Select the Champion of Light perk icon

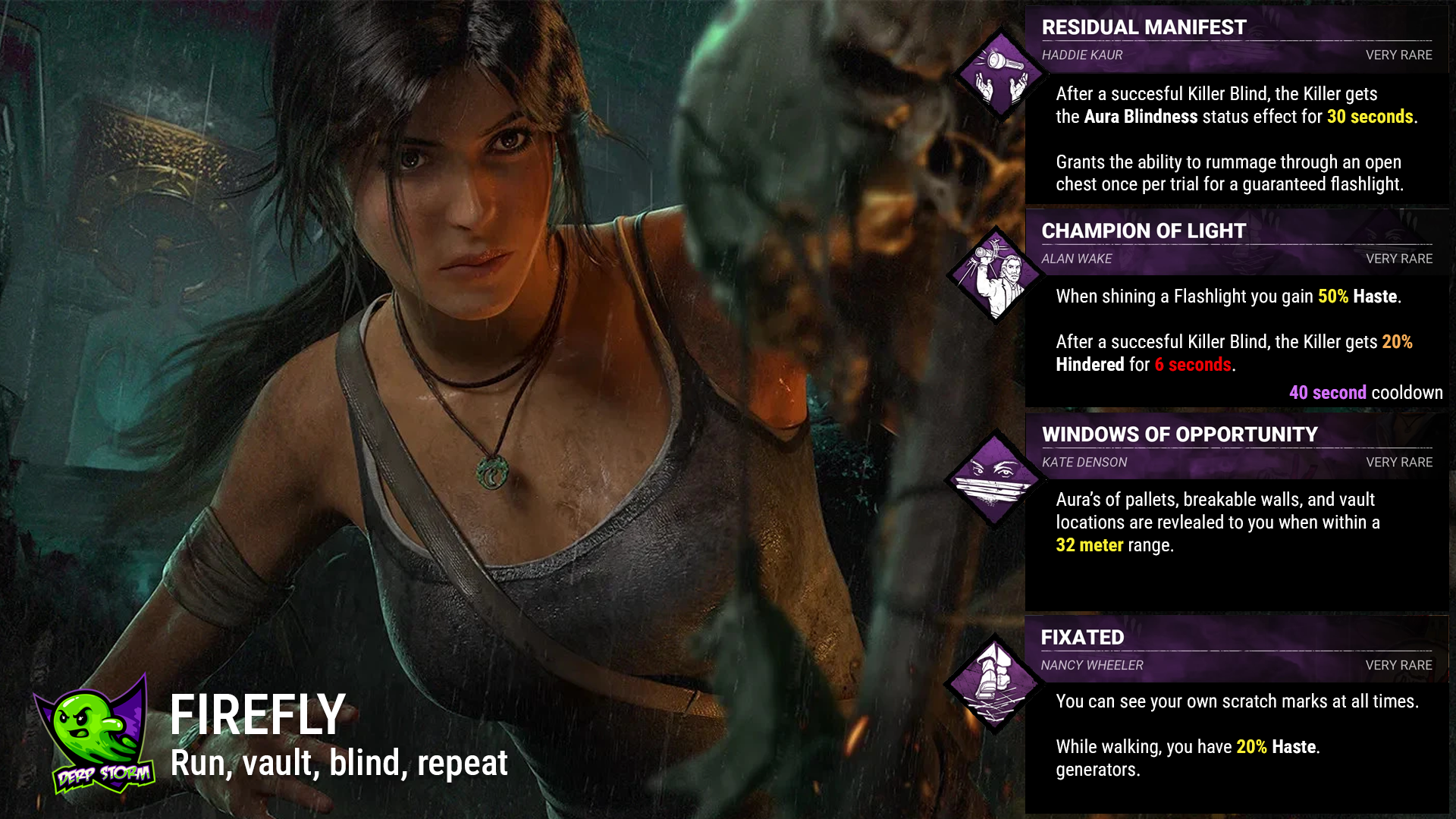[x=995, y=275]
